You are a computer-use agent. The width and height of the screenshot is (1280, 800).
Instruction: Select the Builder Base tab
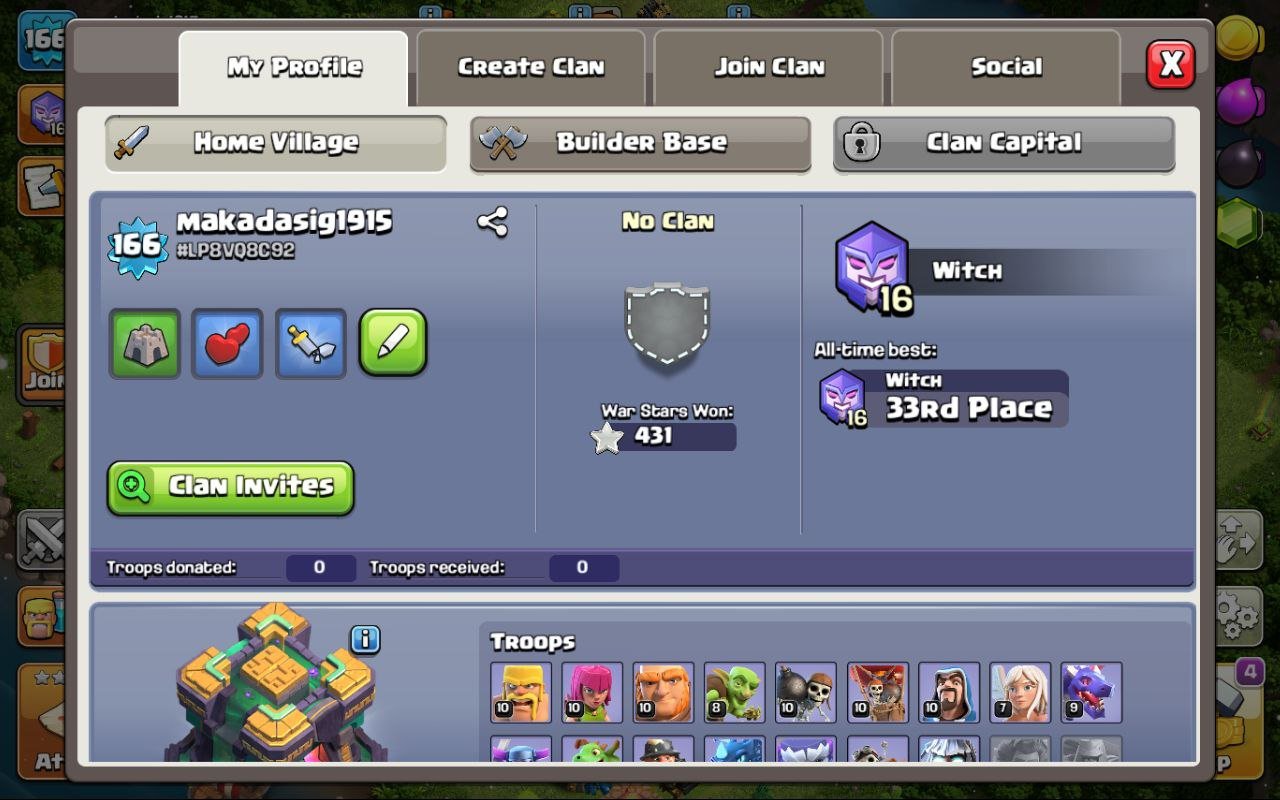[x=640, y=142]
